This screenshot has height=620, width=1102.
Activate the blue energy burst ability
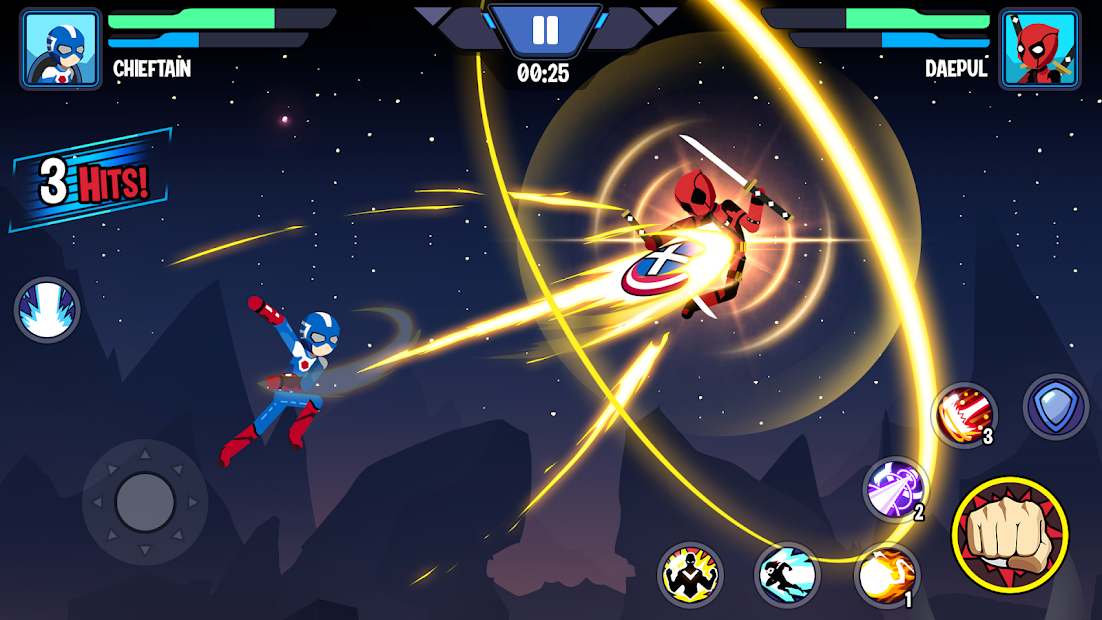click(47, 310)
